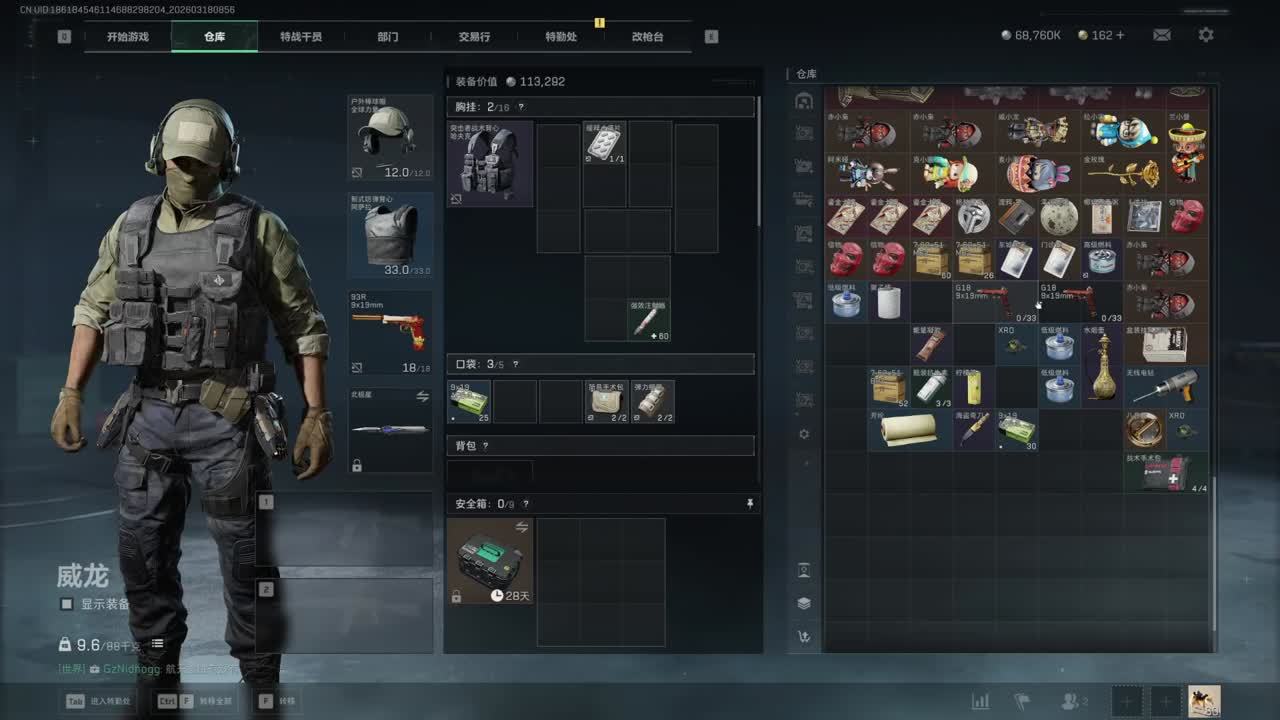
Task: Open settings via the gear icon
Action: [x=1206, y=35]
